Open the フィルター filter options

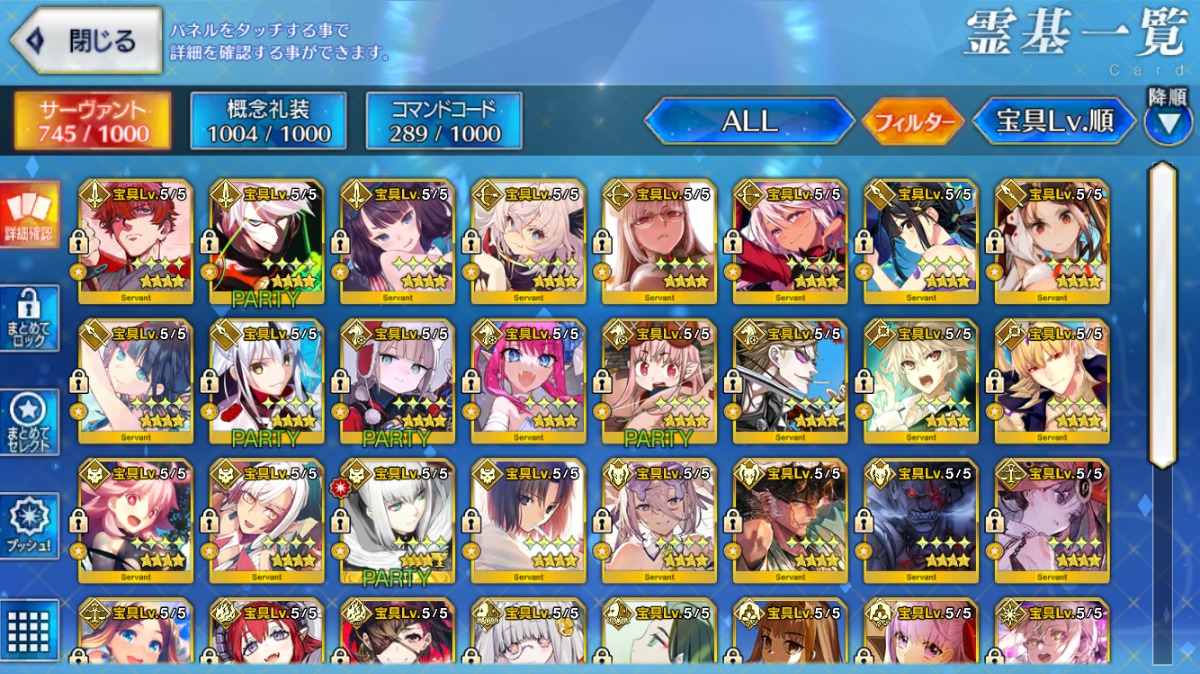click(912, 123)
